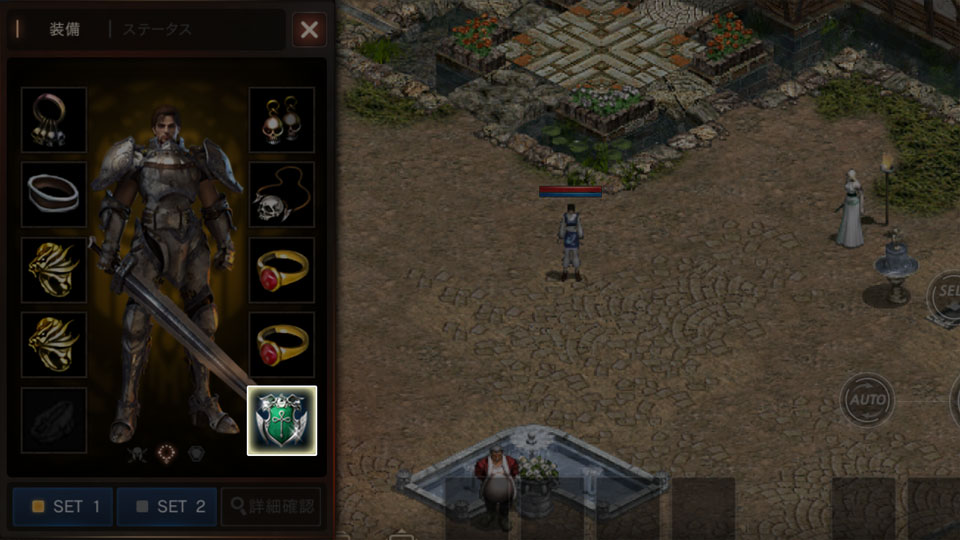Switch to equipment SET 1
Screen dimensions: 960x540
(63, 506)
